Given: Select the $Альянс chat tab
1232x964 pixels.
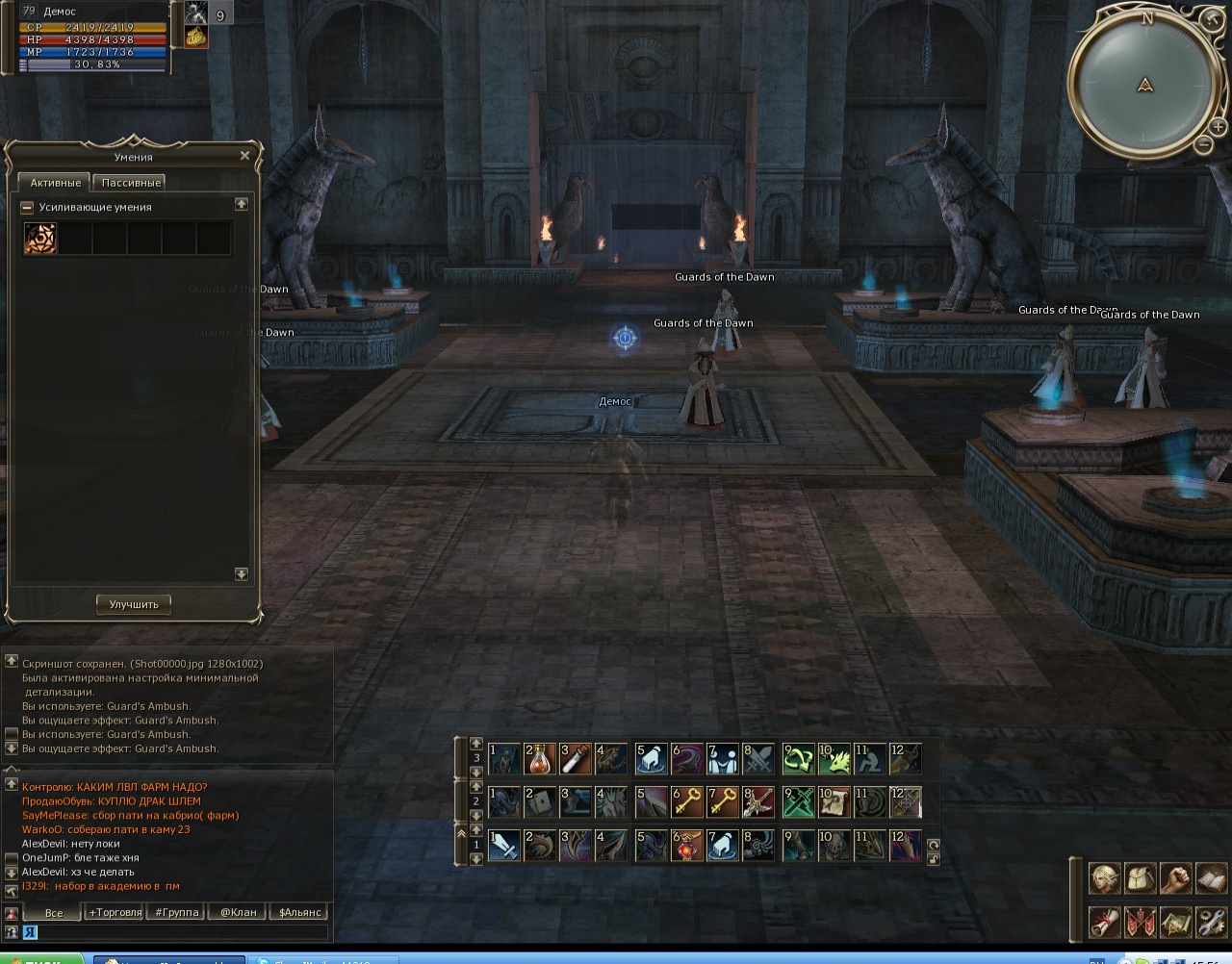Looking at the screenshot, I should (x=299, y=912).
